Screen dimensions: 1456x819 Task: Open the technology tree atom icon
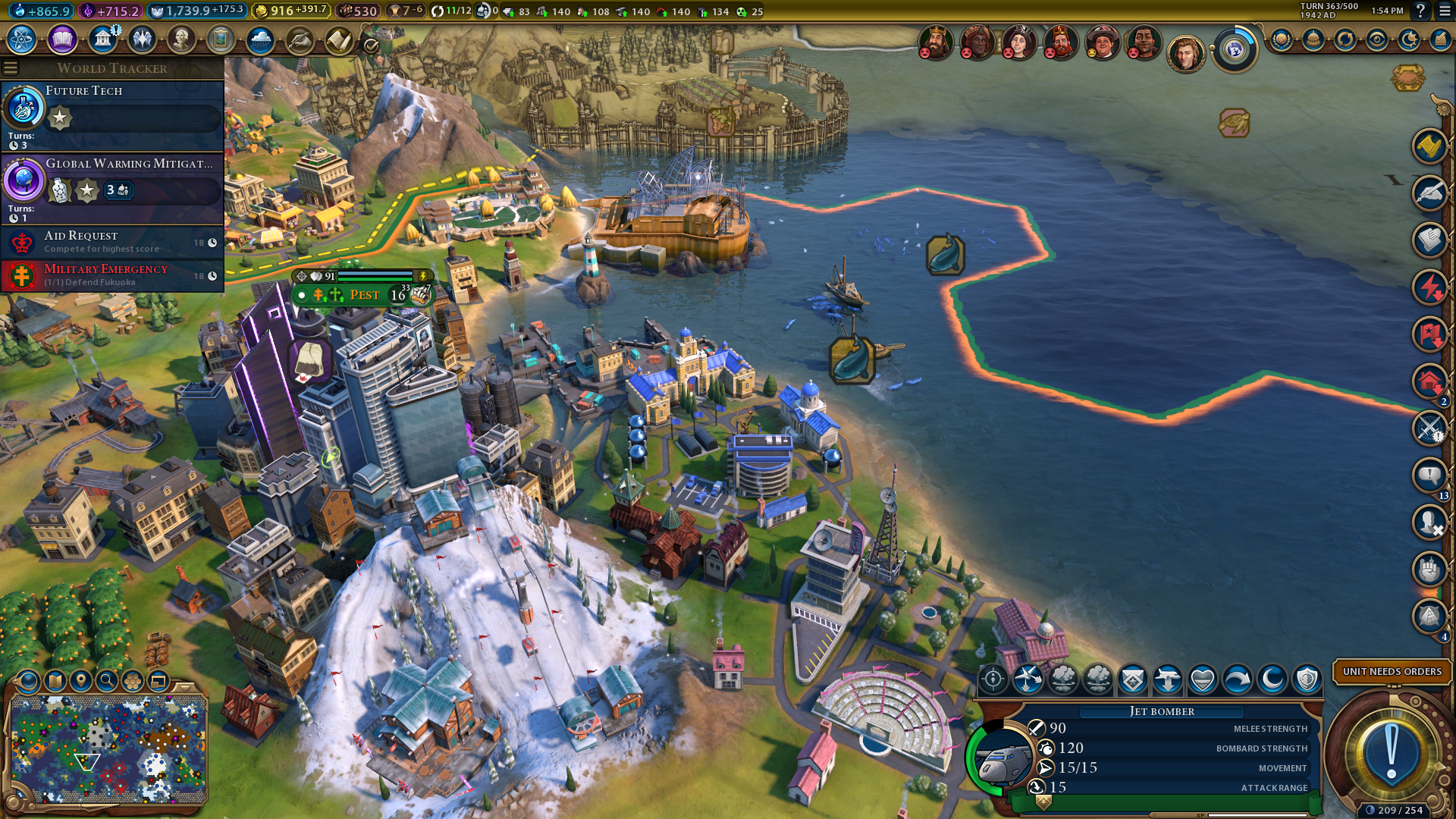pos(22,39)
